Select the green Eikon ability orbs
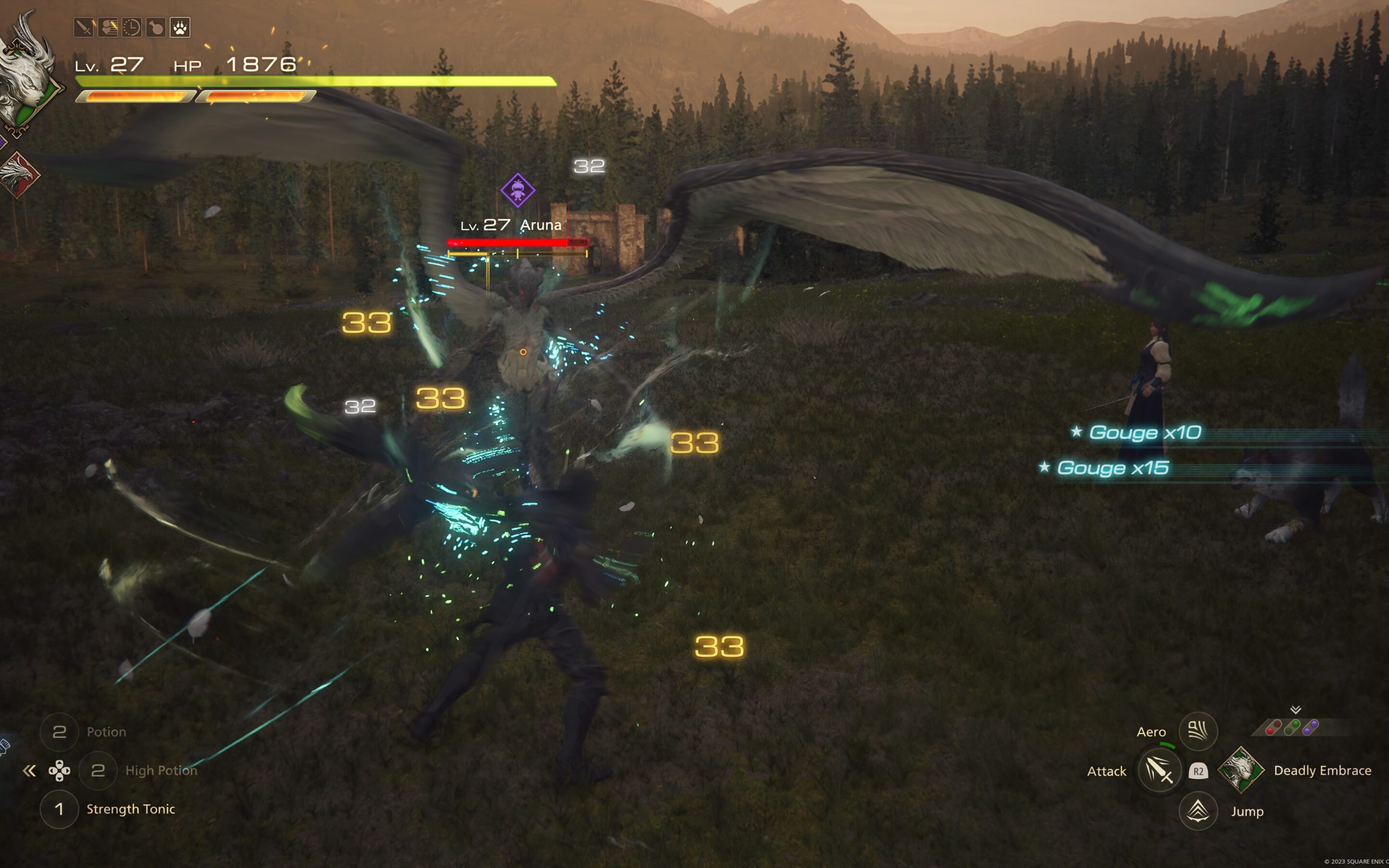 click(1292, 727)
